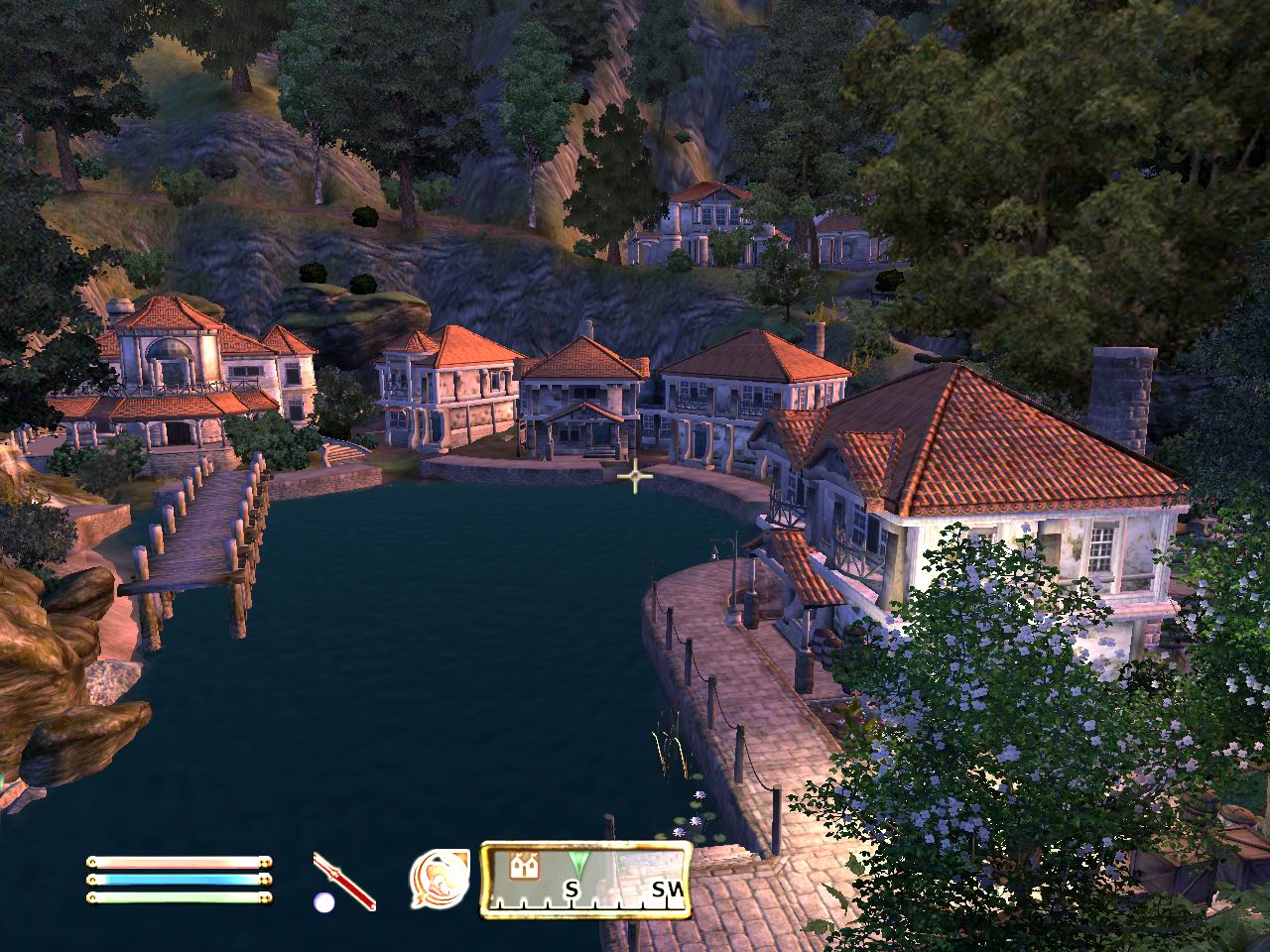Click the glowing orb below the weapon icon

[x=323, y=901]
